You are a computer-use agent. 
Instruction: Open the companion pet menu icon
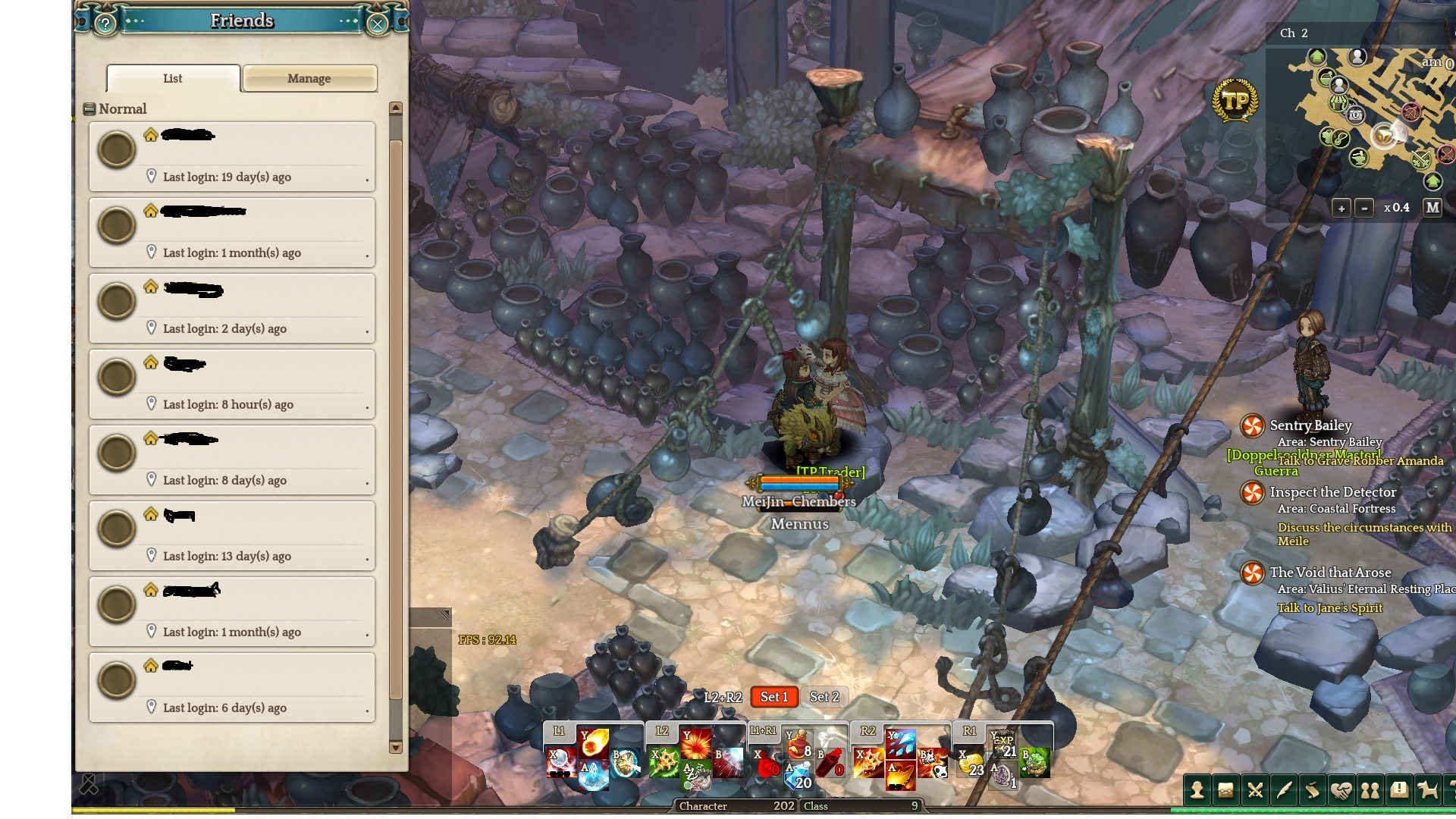point(1428,791)
